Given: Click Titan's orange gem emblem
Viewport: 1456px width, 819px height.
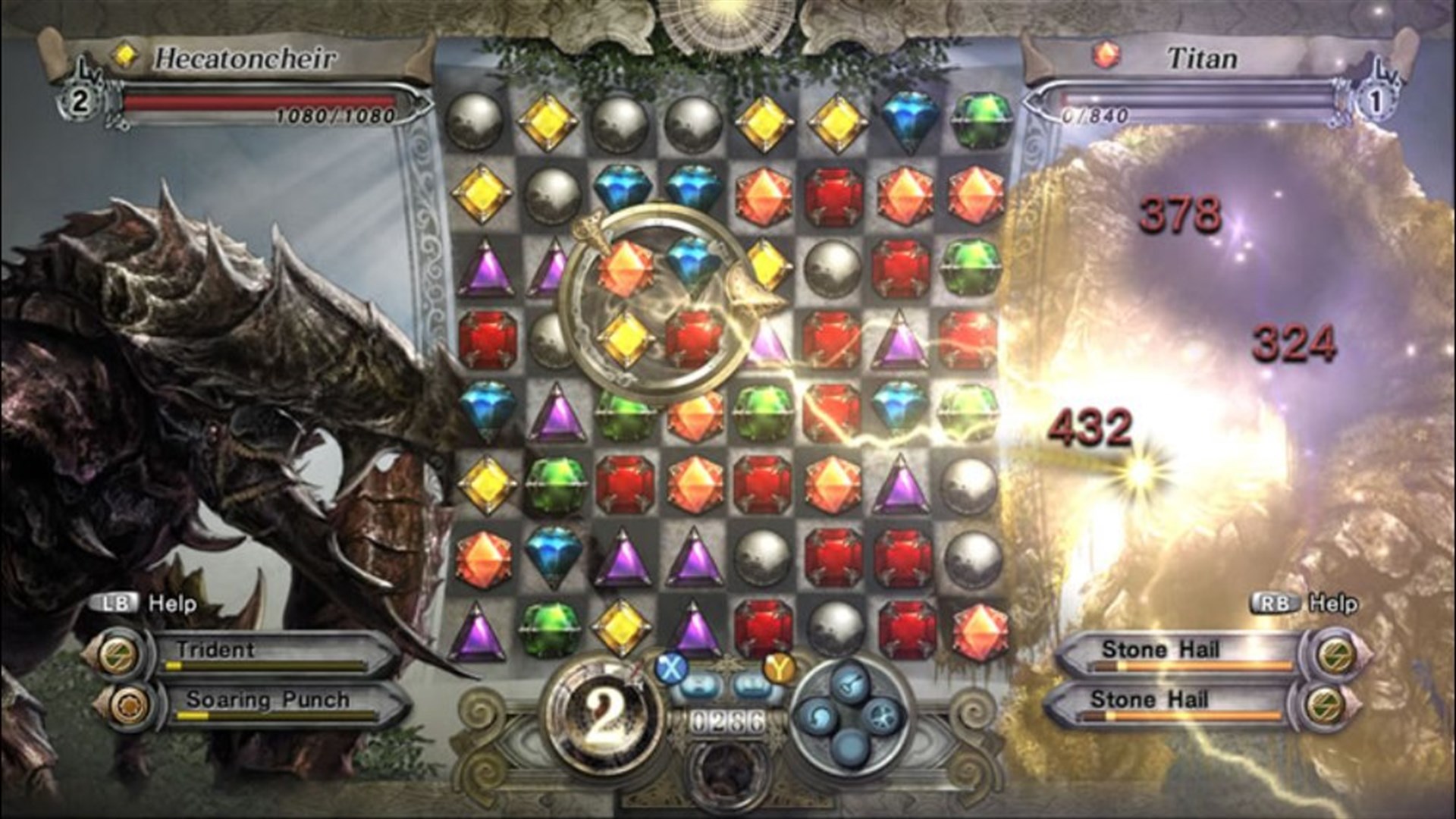Looking at the screenshot, I should (x=1107, y=53).
